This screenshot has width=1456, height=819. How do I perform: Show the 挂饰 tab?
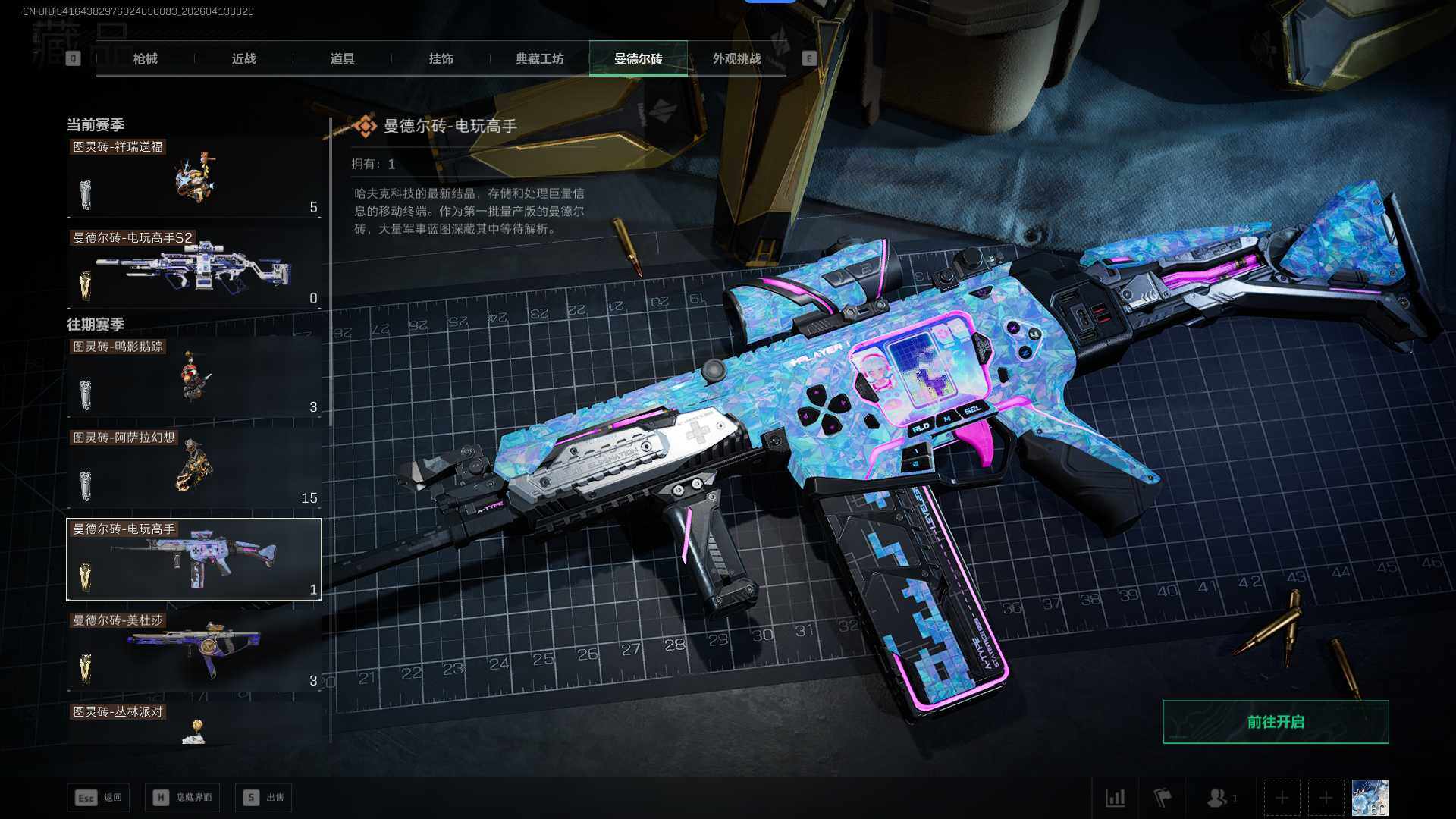click(x=441, y=58)
